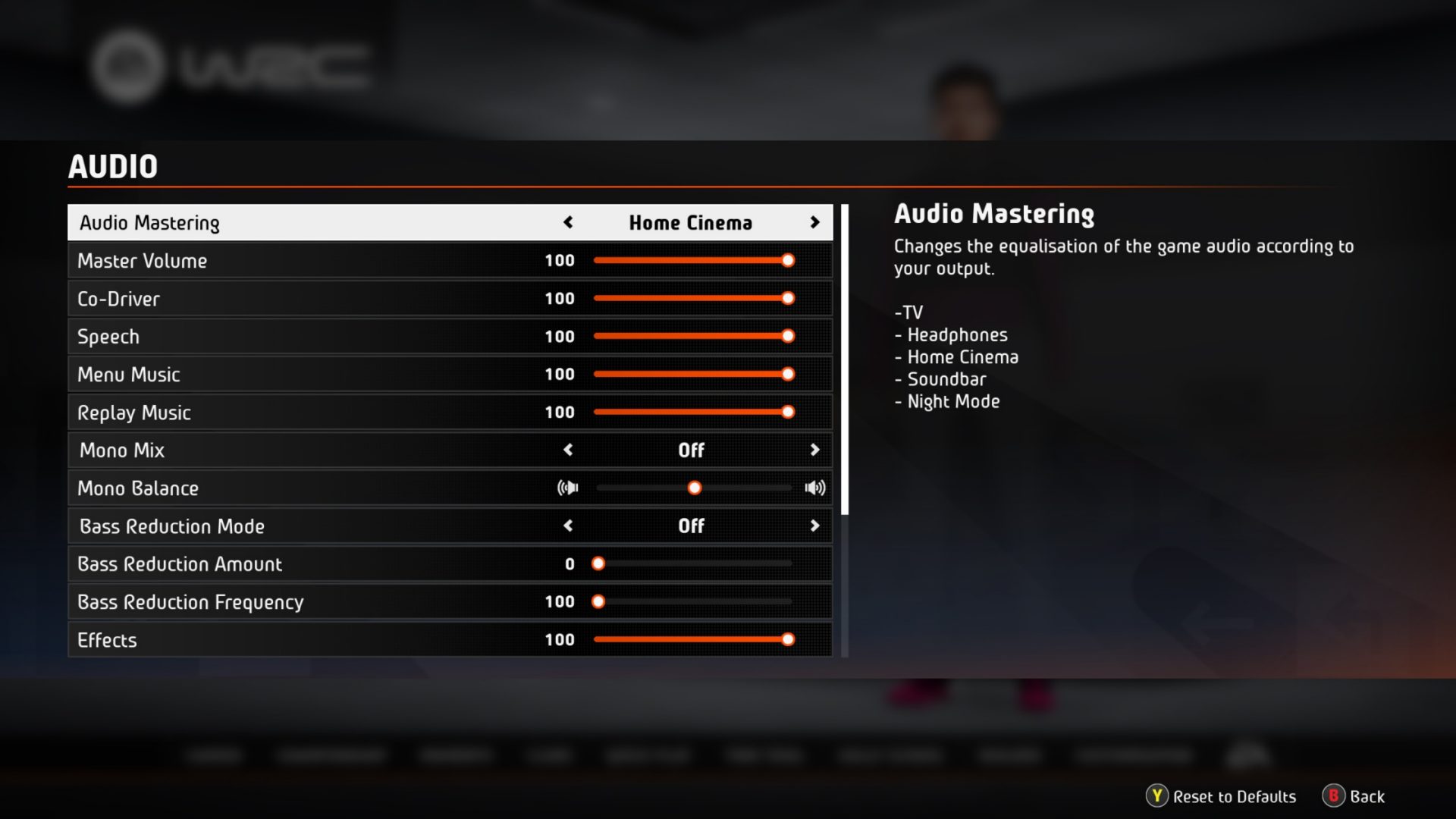Screen dimensions: 1456x819
Task: Select the Audio Mastering row
Action: pos(303,222)
